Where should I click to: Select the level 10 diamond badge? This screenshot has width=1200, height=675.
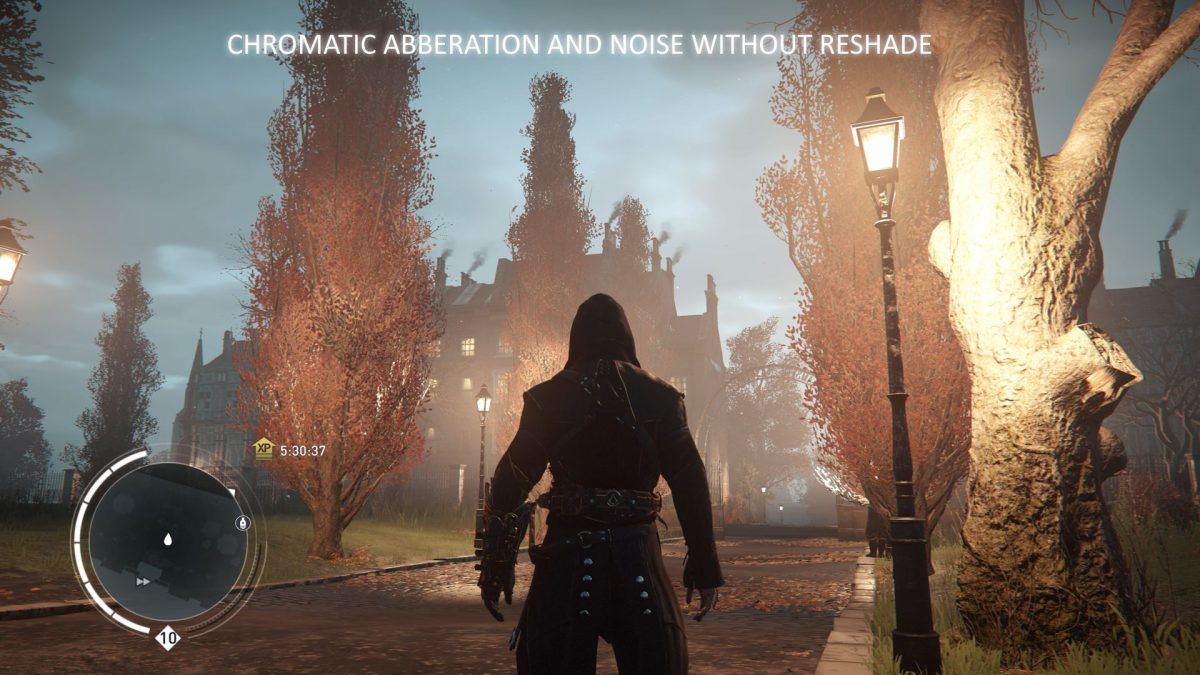[x=167, y=638]
